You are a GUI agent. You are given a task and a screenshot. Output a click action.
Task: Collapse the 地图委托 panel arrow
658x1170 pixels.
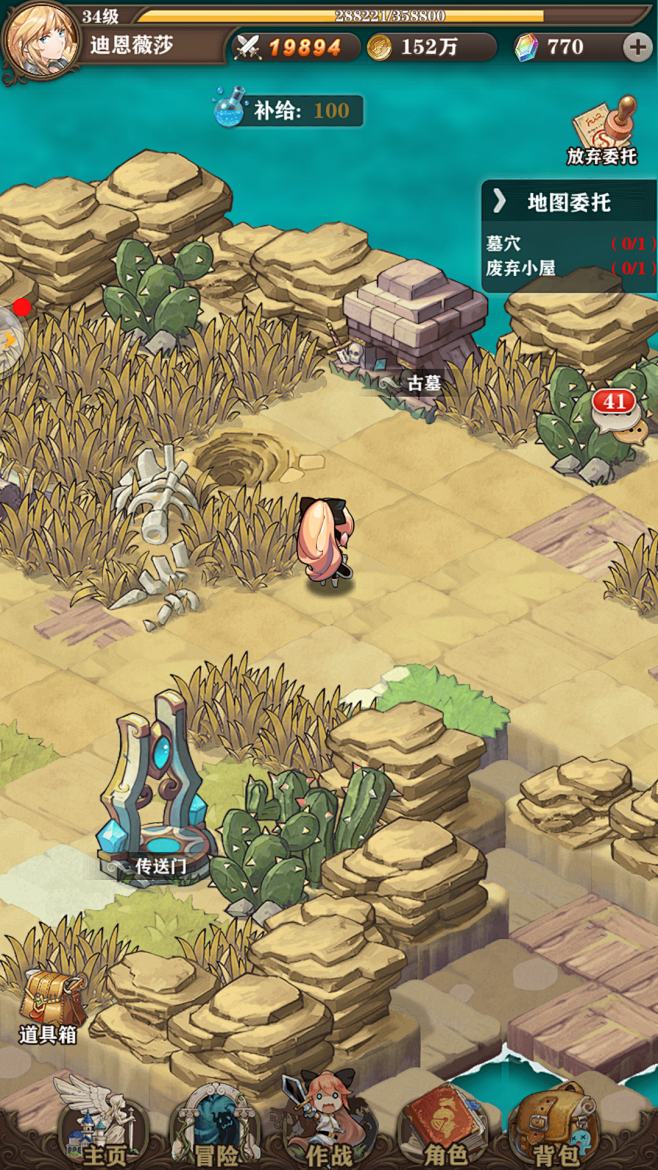click(499, 203)
